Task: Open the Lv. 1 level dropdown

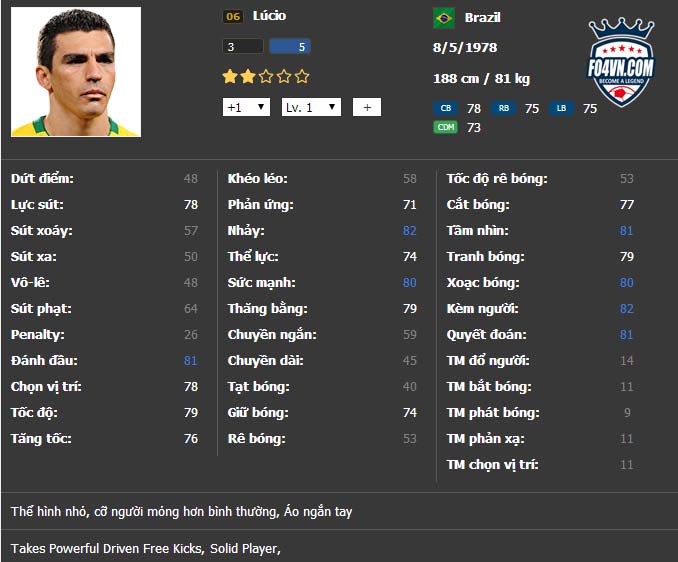Action: (x=311, y=107)
